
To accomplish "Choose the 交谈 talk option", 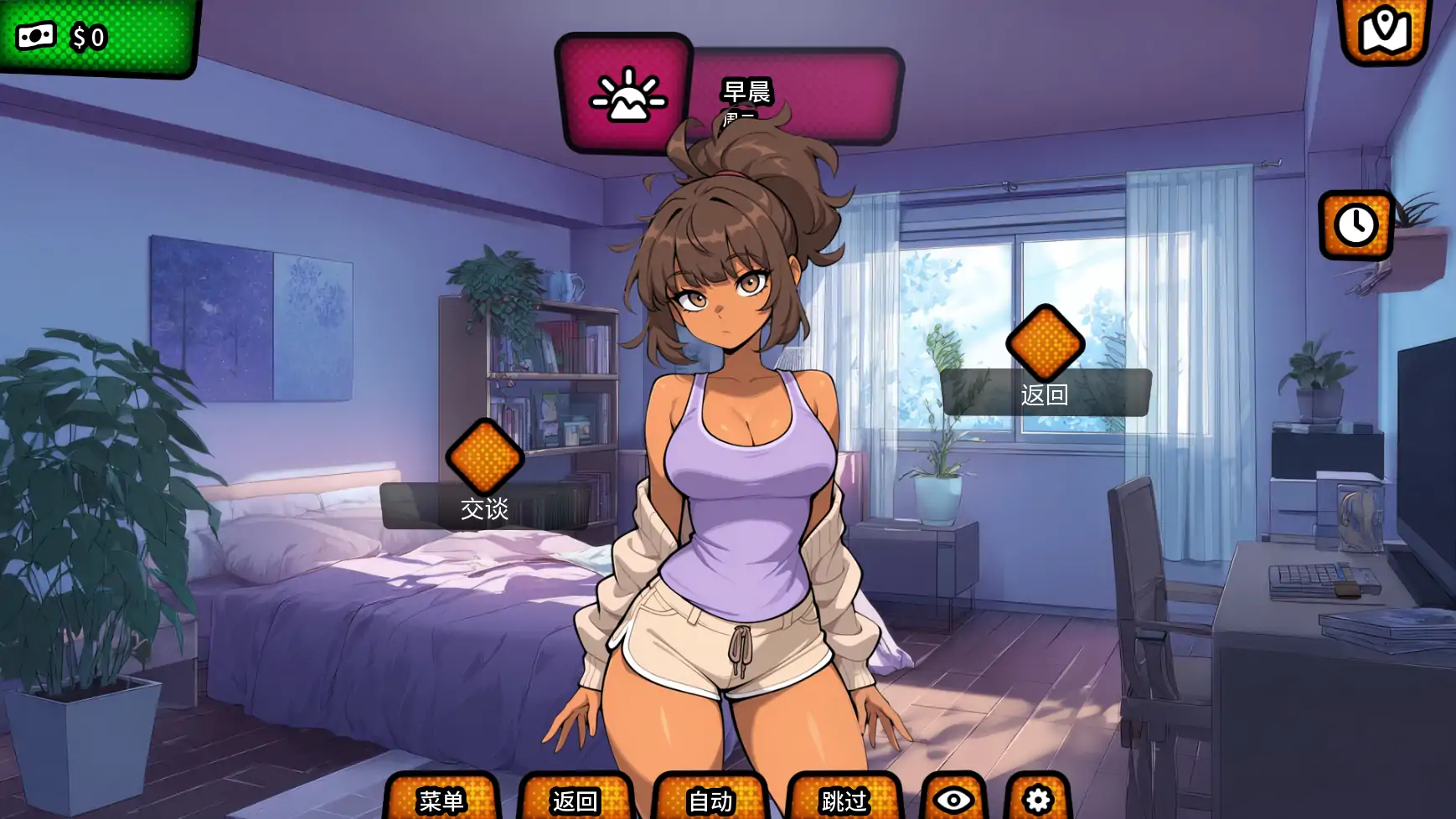I will (484, 507).
